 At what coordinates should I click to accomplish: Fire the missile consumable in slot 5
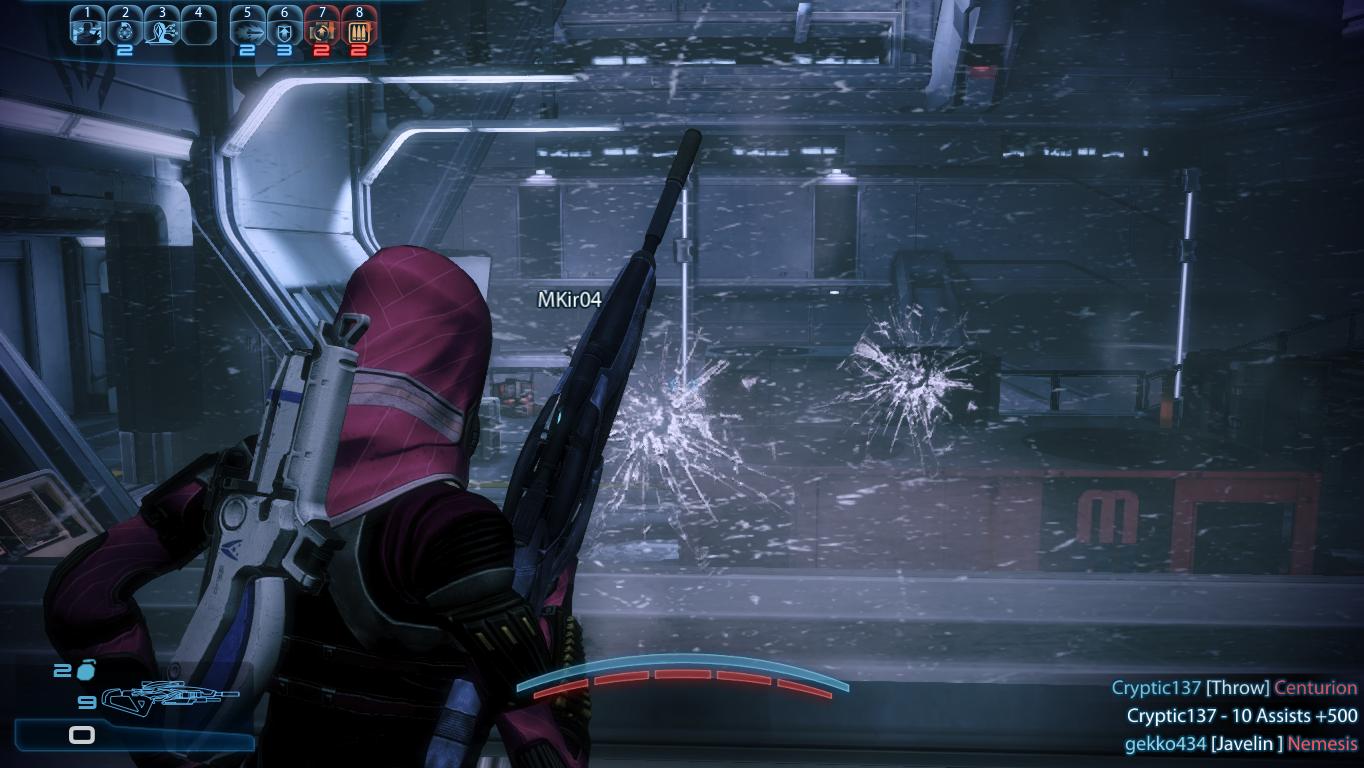[x=248, y=29]
